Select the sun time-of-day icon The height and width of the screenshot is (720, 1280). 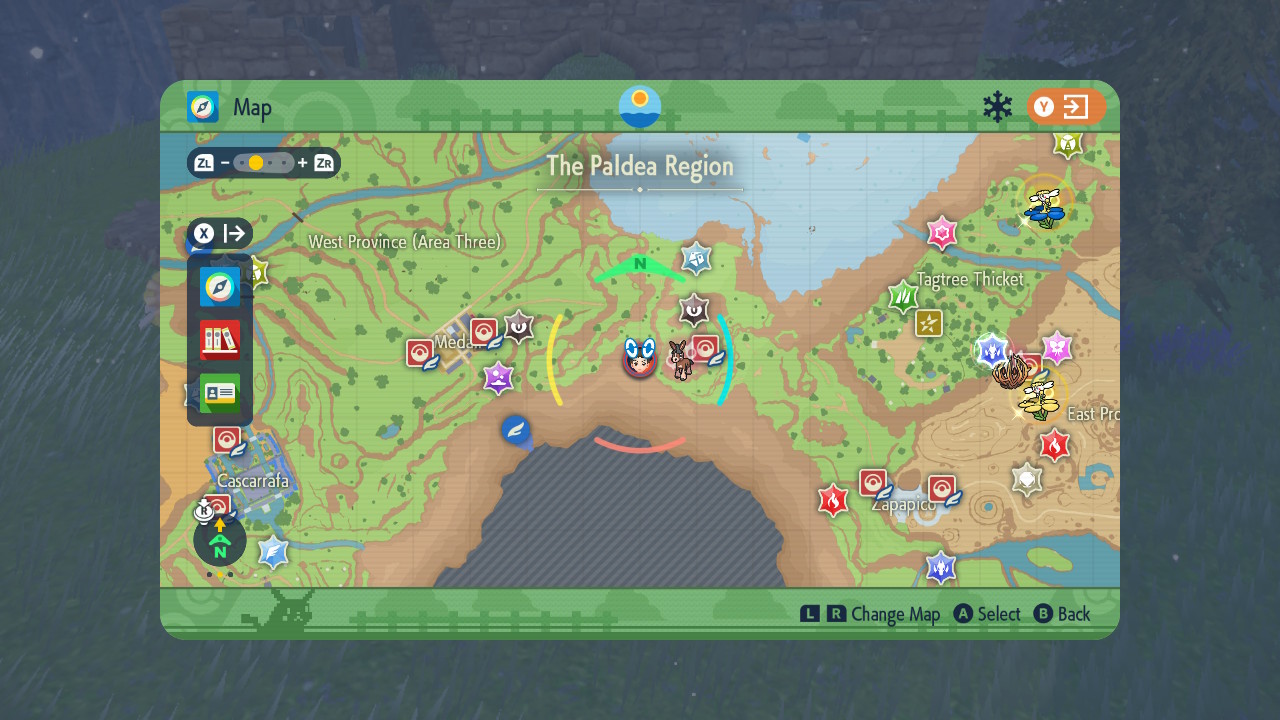click(640, 106)
